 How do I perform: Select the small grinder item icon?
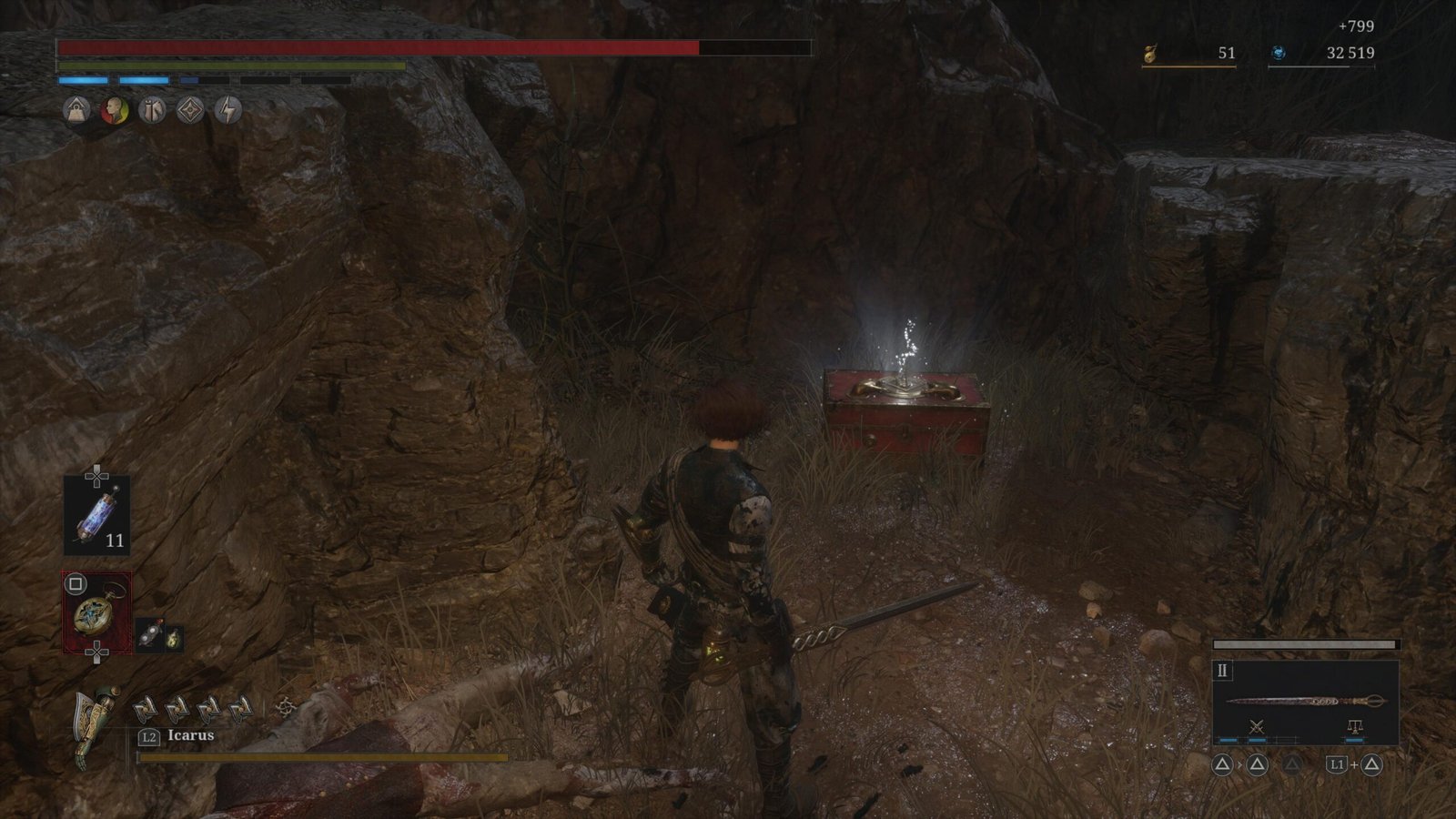[x=150, y=636]
